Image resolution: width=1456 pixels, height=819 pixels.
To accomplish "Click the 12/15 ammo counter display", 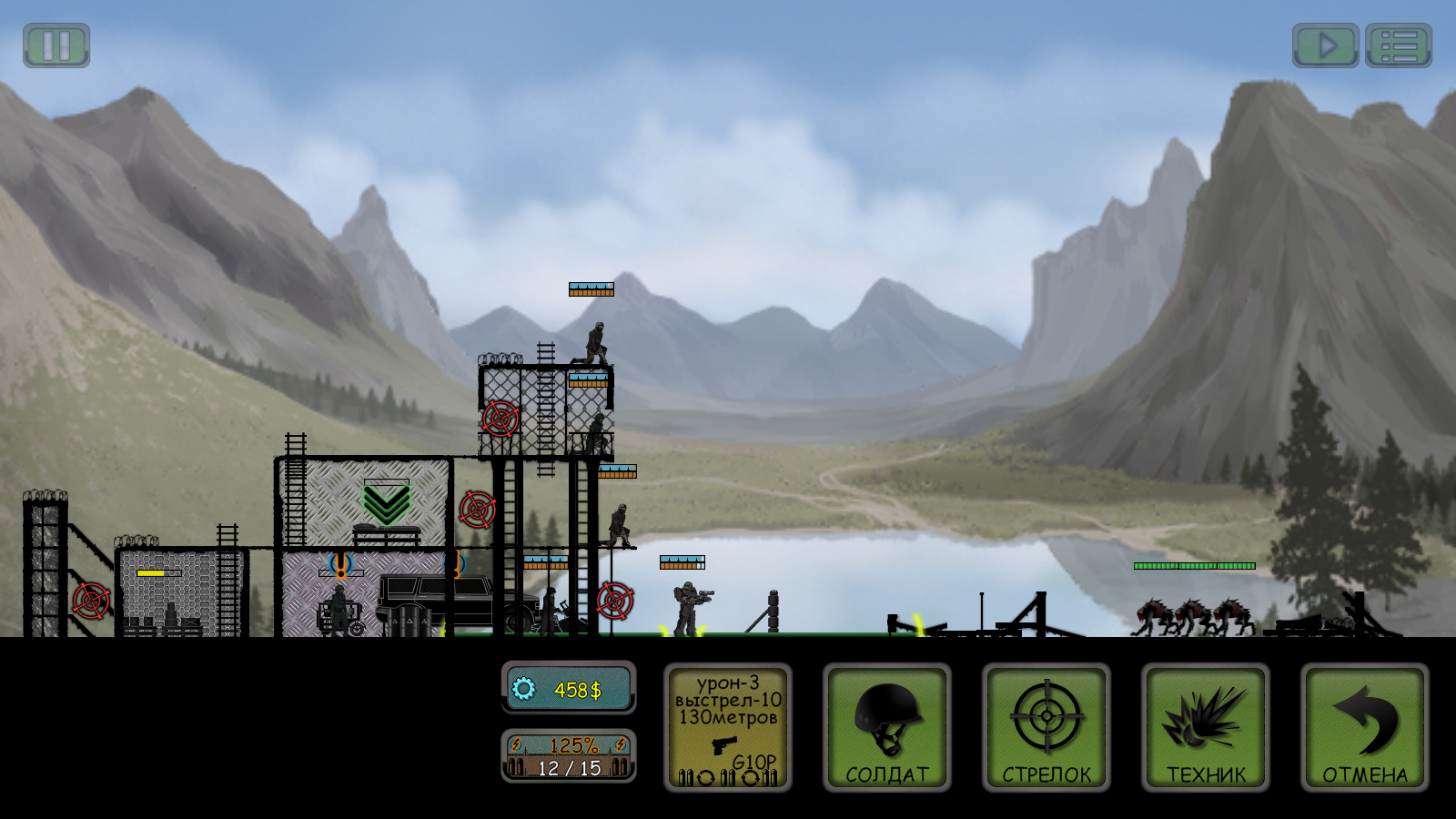I will [x=569, y=768].
